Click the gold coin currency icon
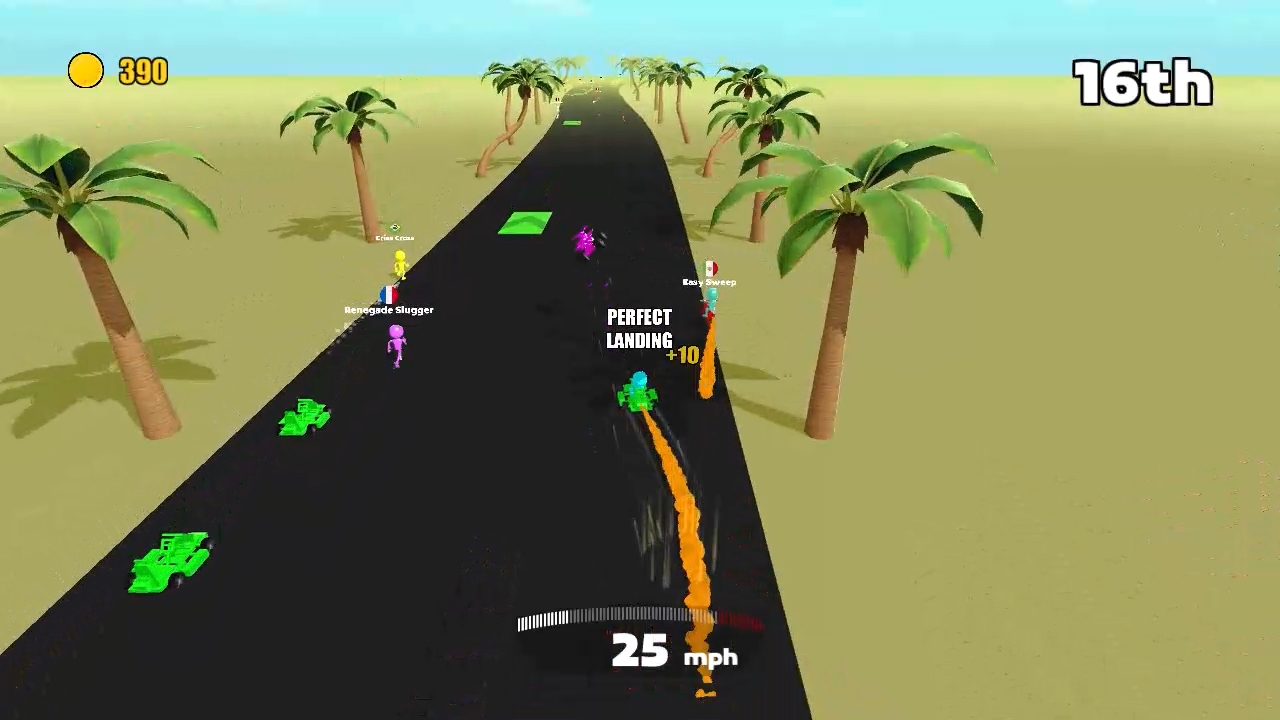 (86, 70)
